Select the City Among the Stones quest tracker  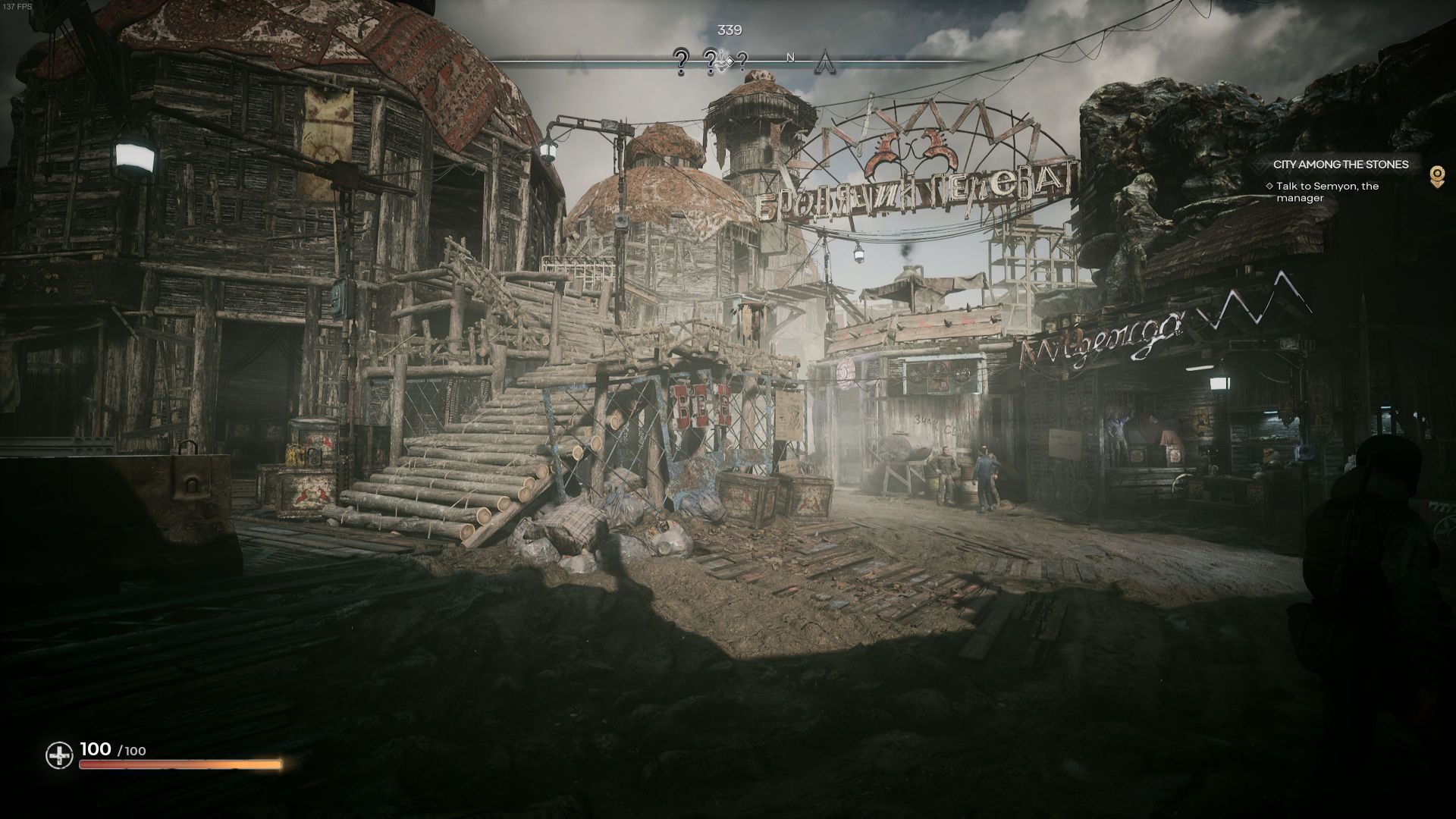(1340, 165)
